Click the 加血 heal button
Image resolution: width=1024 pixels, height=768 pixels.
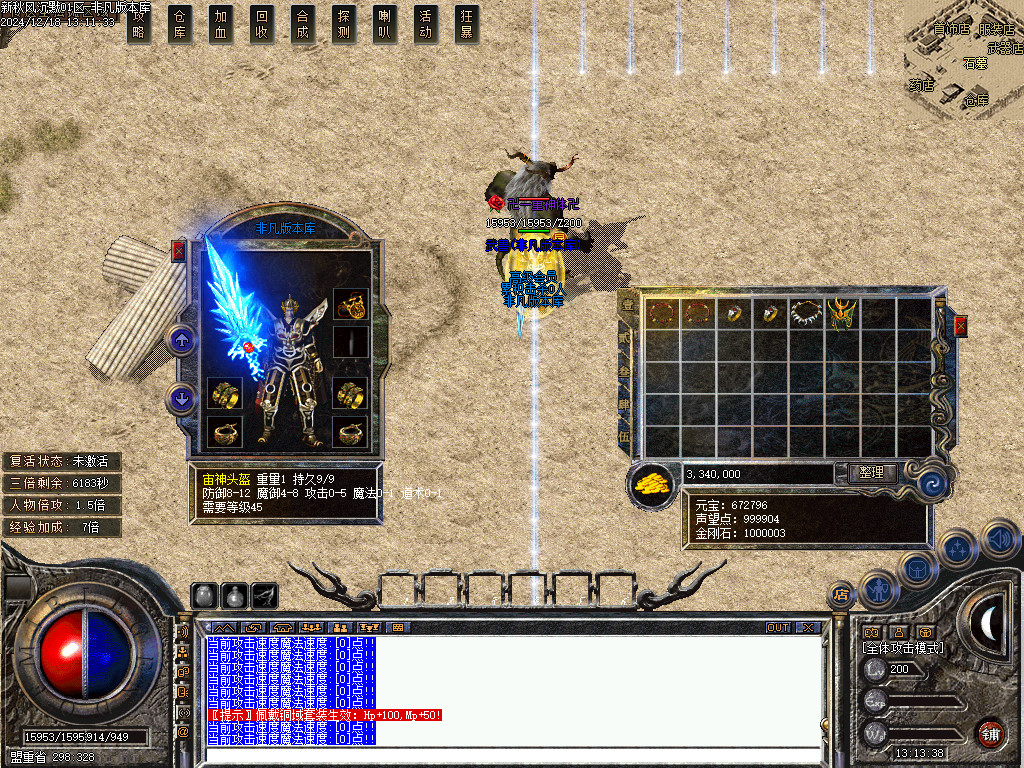221,24
